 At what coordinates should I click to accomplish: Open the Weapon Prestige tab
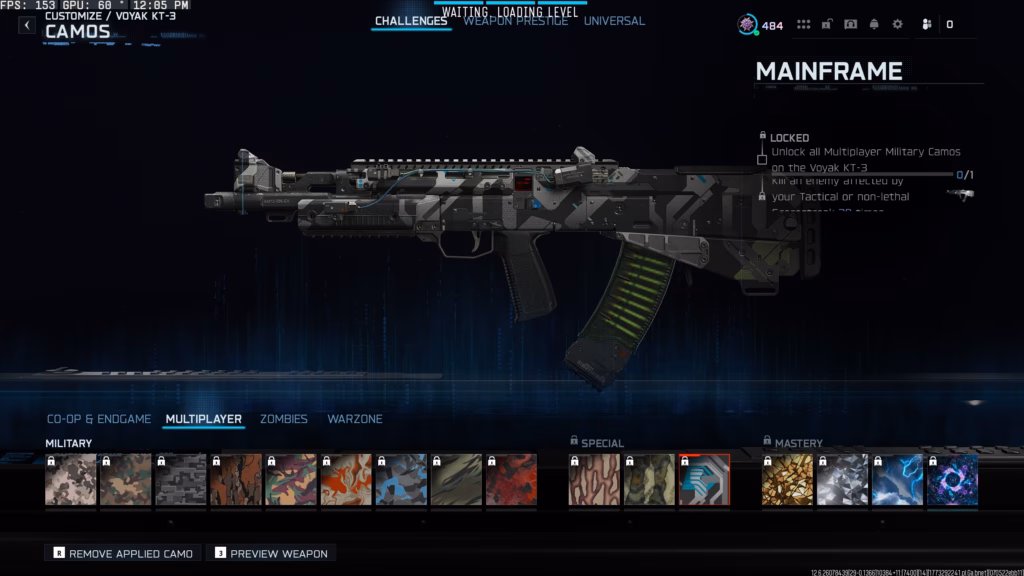click(x=514, y=21)
